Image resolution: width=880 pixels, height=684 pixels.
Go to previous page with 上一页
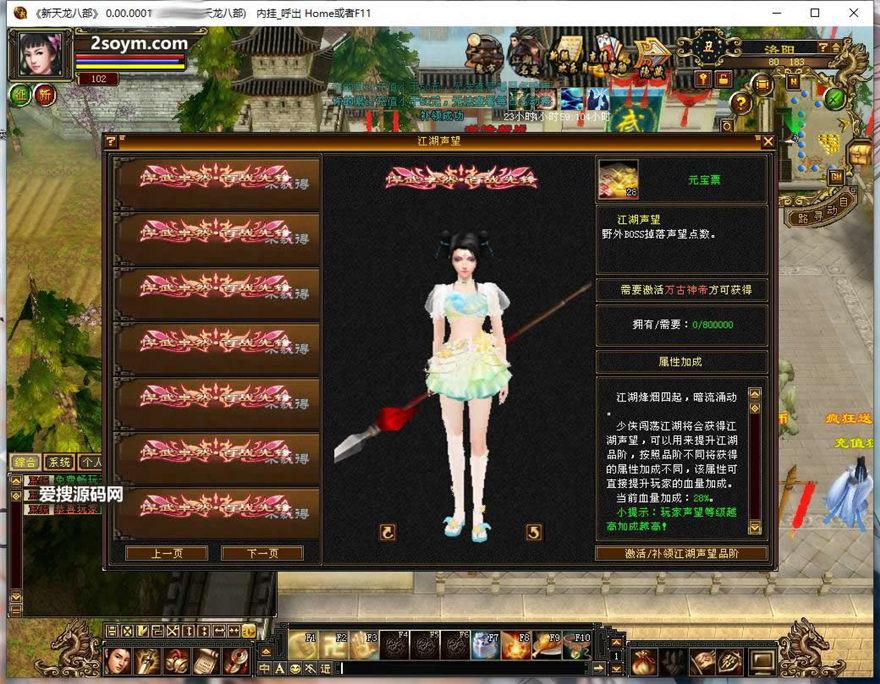click(166, 553)
